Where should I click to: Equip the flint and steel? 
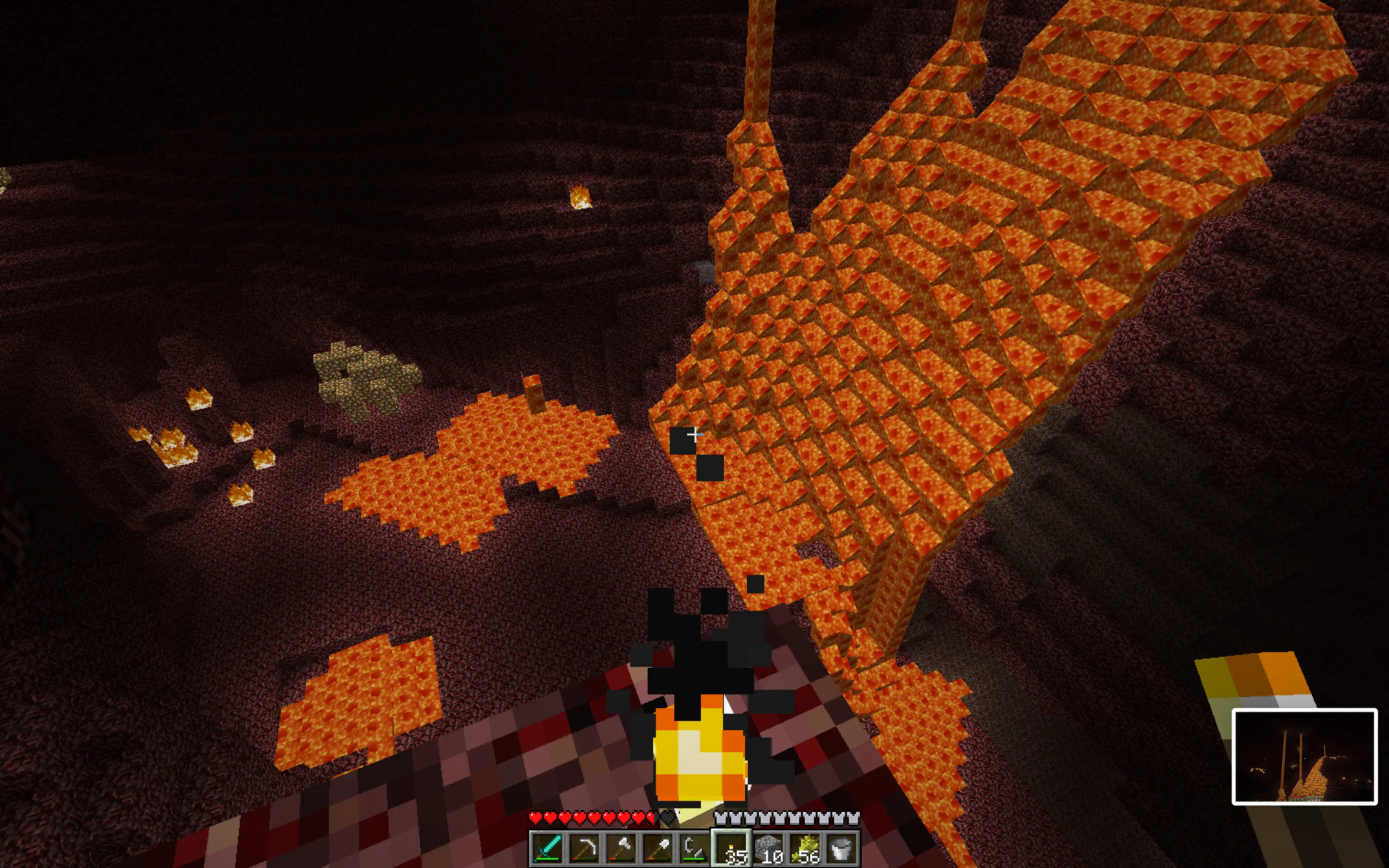pos(694,848)
